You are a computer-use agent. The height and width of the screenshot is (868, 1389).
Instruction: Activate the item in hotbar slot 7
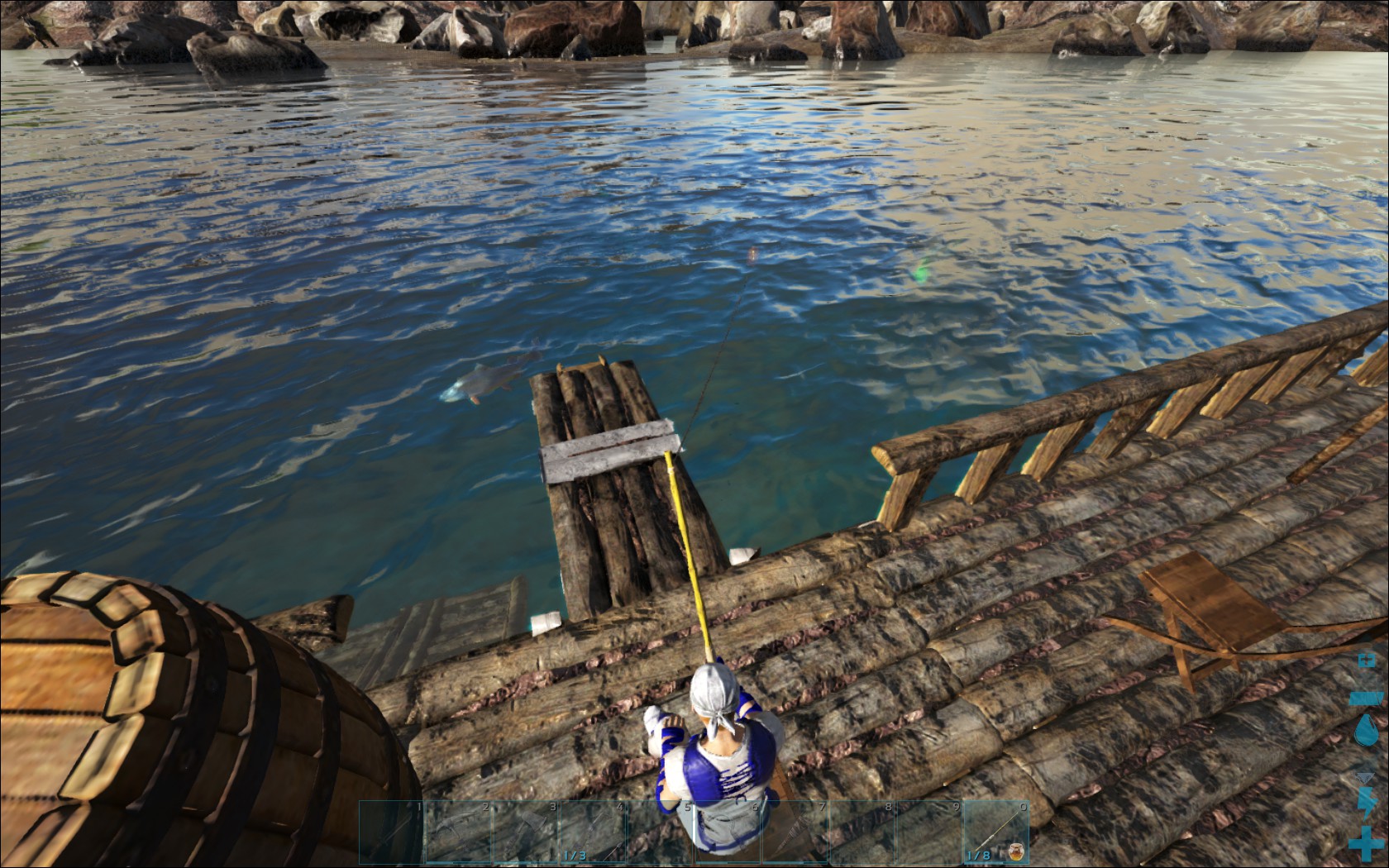[x=795, y=832]
